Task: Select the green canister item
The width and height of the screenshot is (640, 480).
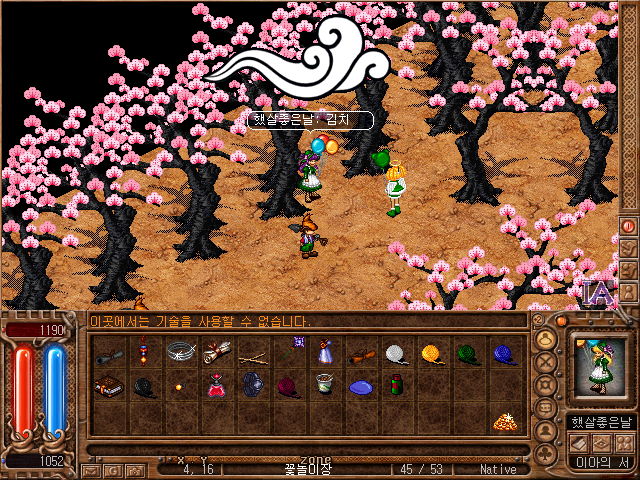Action: click(396, 385)
